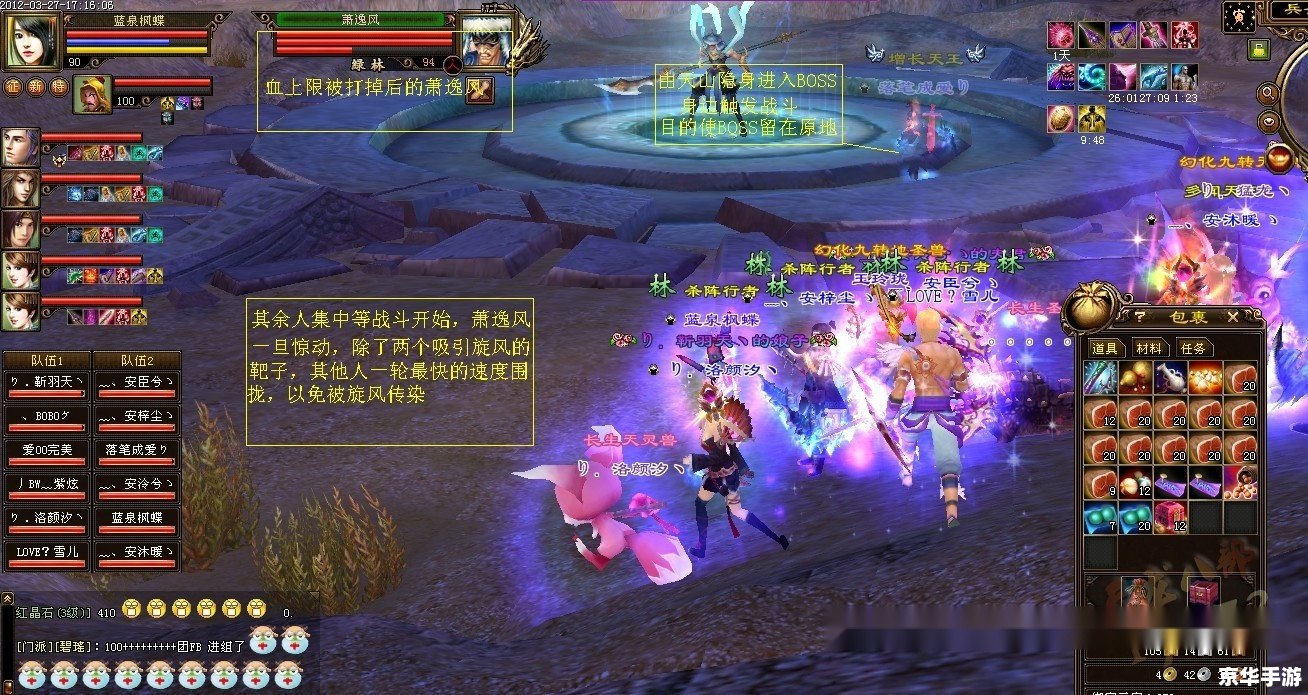Select raid member 落笔成爱 in 队伍2

click(x=136, y=452)
